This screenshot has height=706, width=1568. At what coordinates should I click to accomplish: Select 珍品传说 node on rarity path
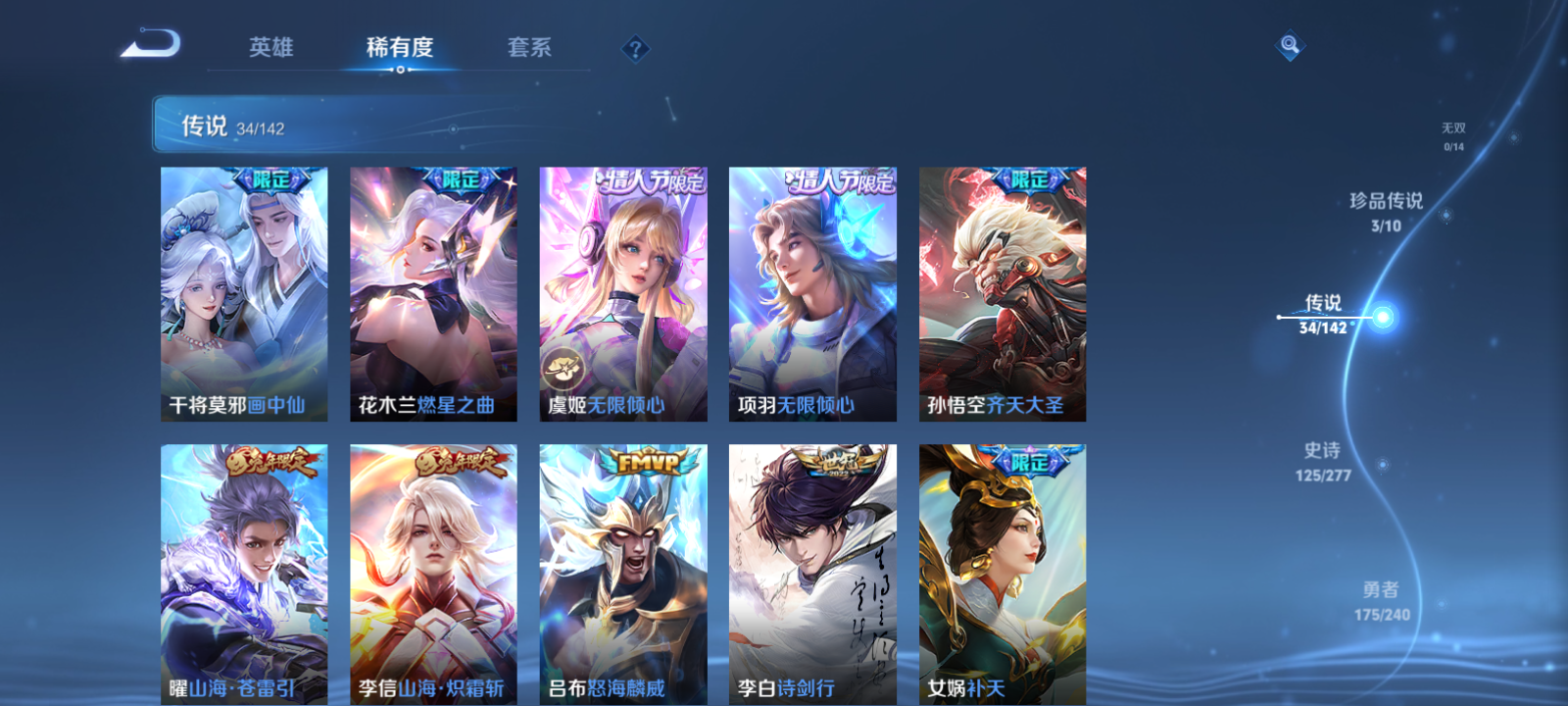click(1386, 203)
